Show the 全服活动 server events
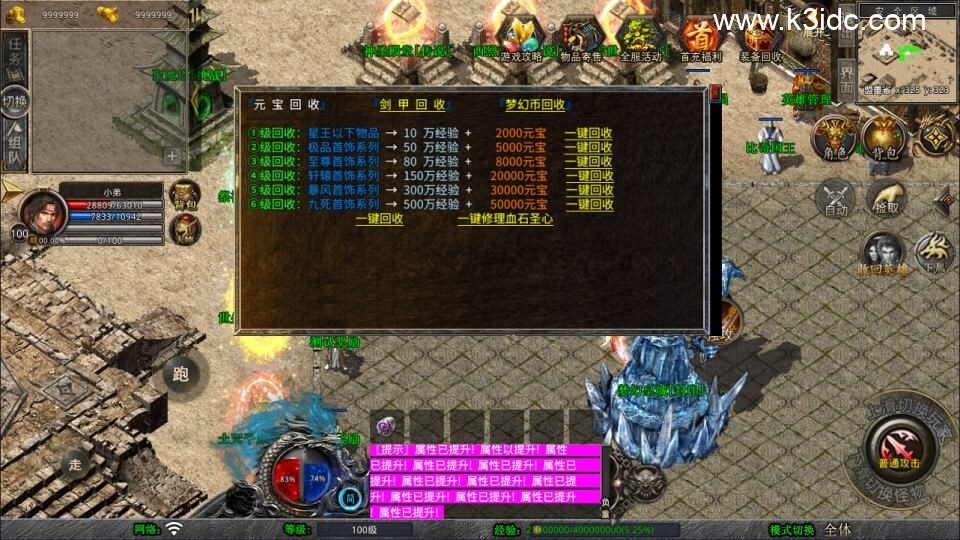This screenshot has width=960, height=540. 640,40
